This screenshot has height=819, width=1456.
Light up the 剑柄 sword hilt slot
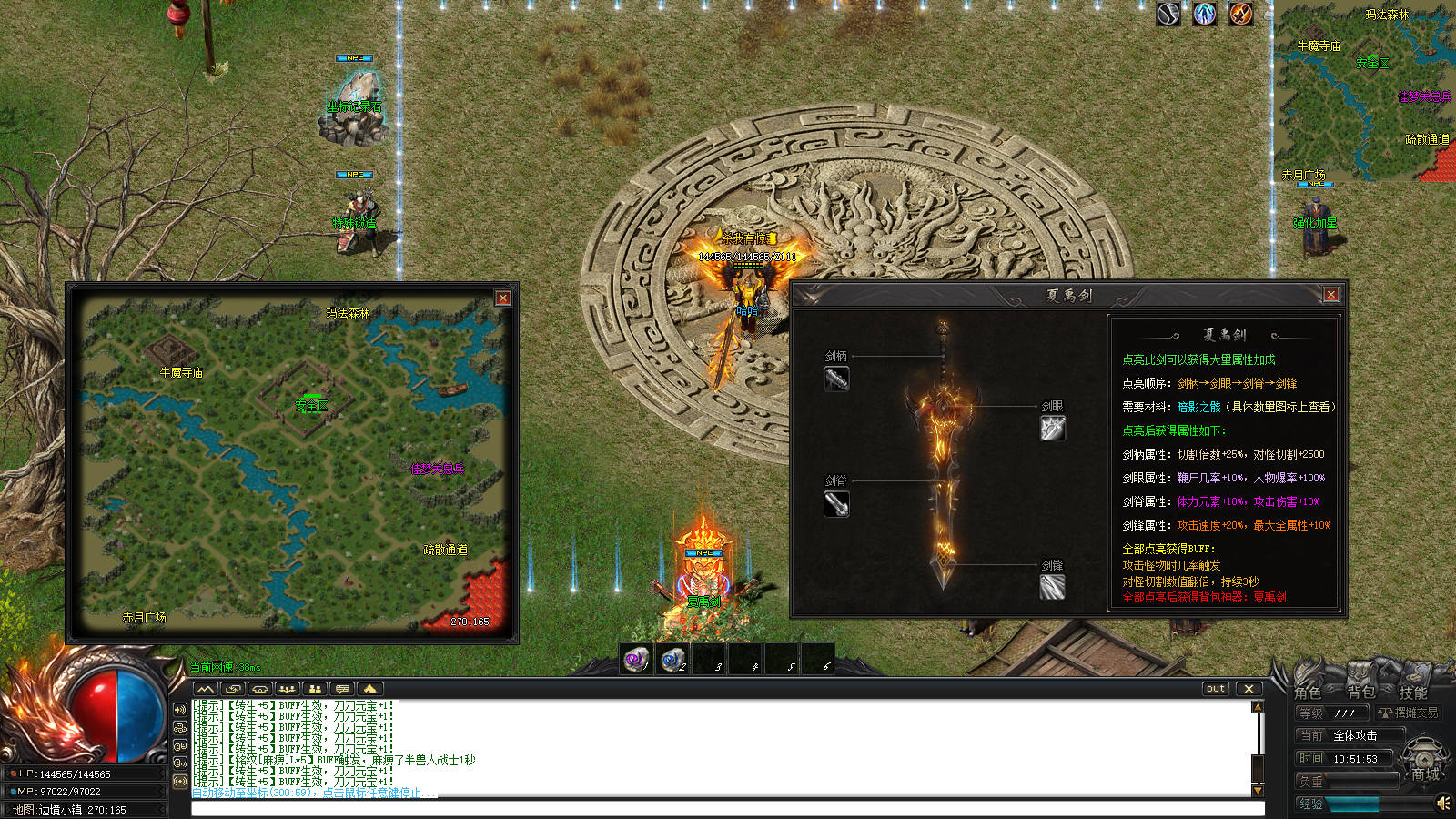pyautogui.click(x=836, y=379)
